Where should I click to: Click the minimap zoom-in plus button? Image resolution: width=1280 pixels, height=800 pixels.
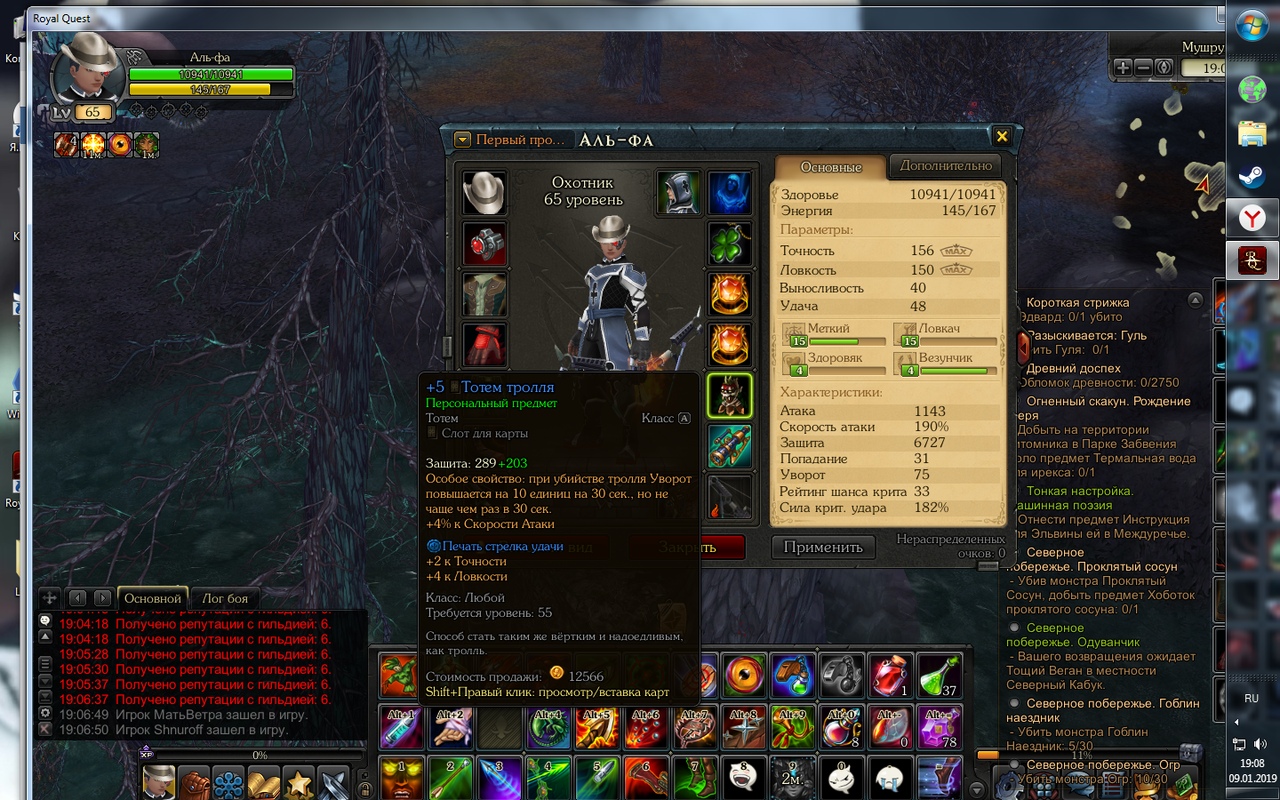(1123, 67)
